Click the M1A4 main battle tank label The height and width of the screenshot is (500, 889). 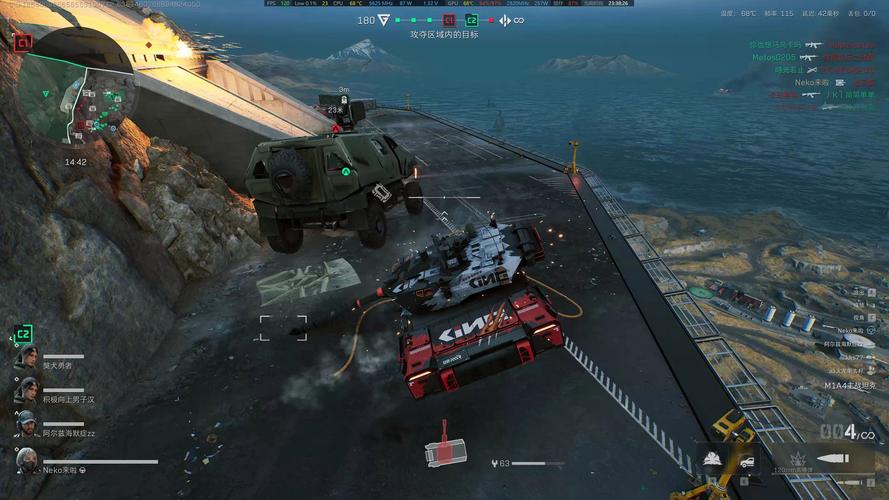click(x=849, y=385)
